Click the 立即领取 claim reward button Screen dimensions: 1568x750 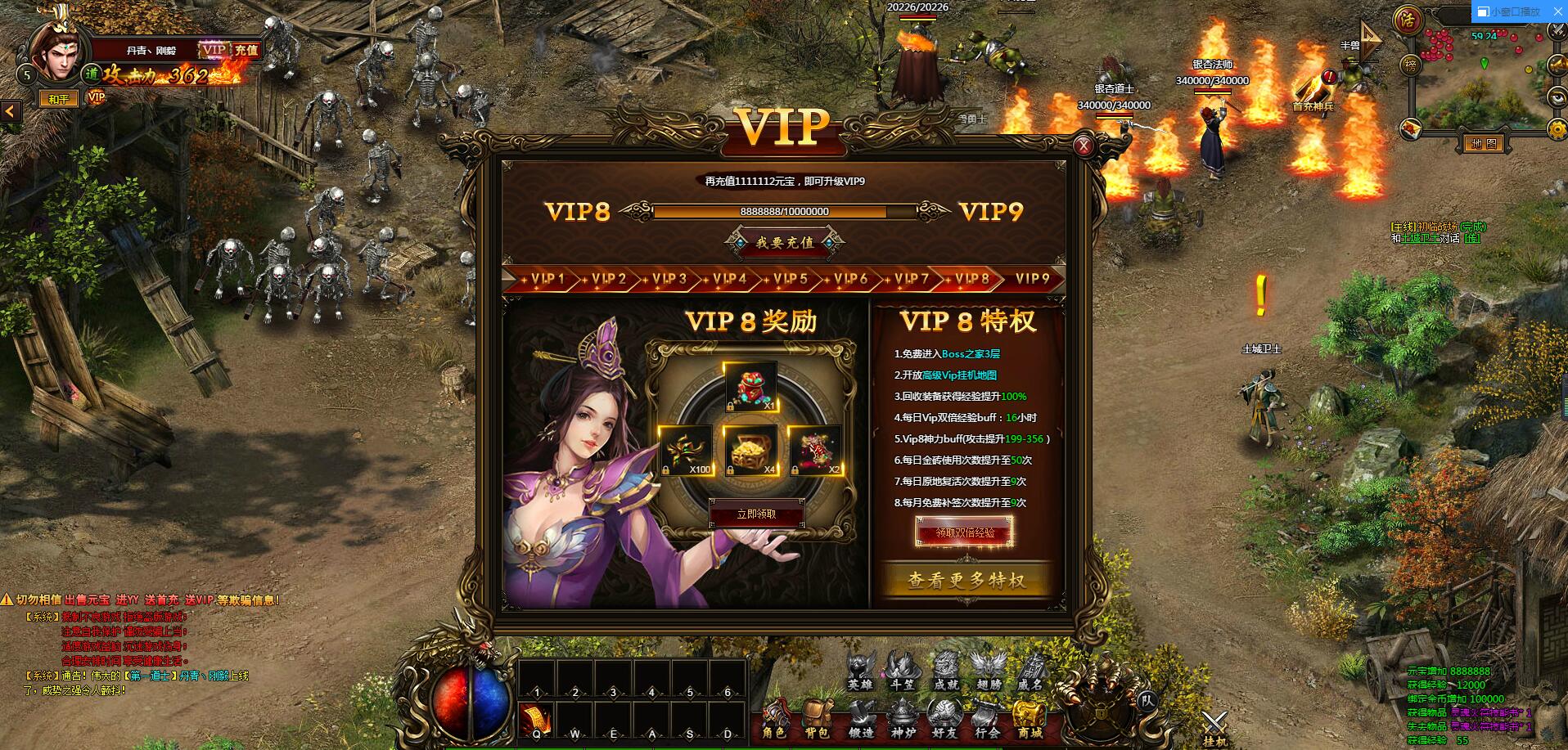pos(757,514)
